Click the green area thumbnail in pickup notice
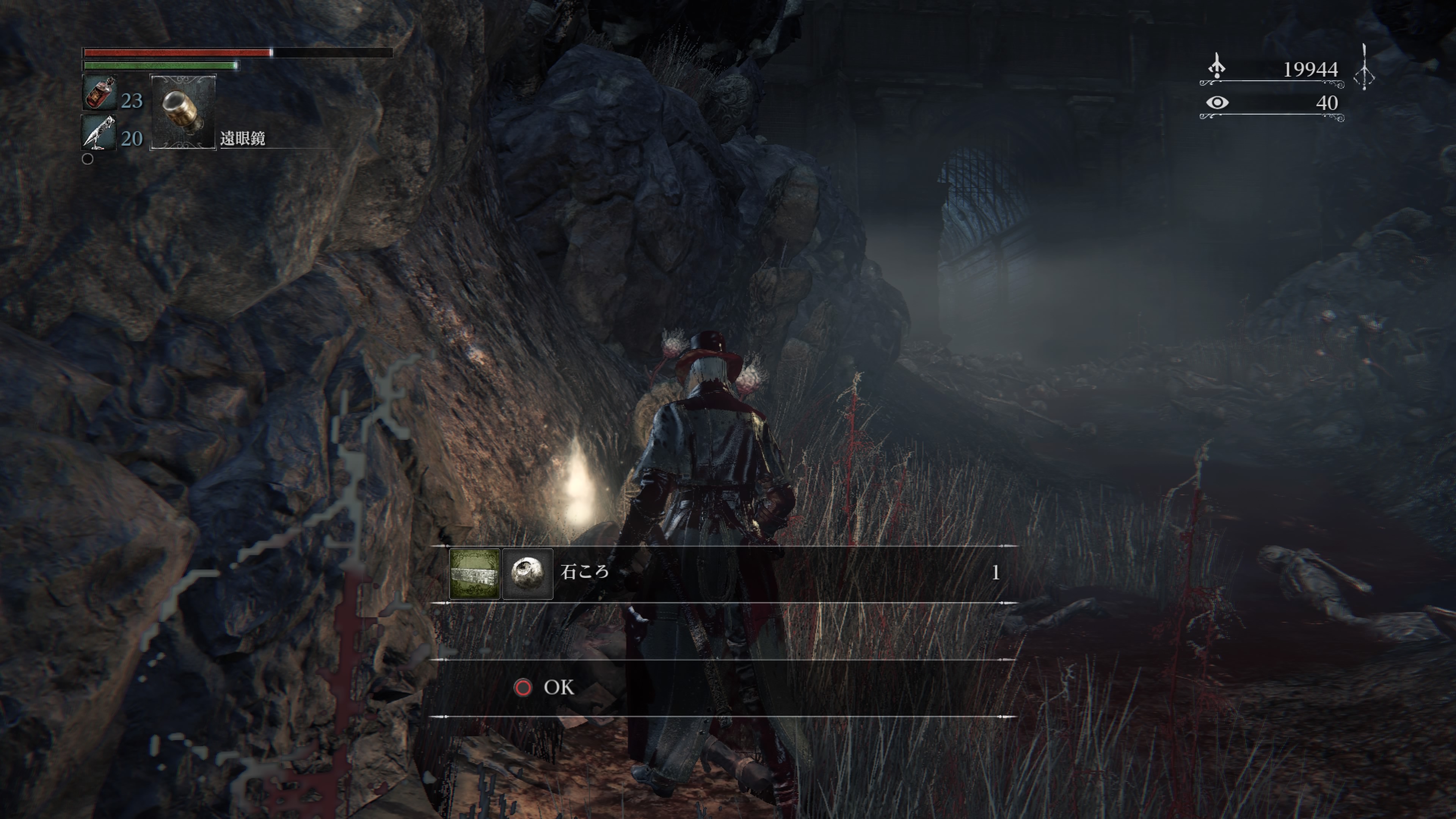Screen dimensions: 1456x819 (474, 573)
